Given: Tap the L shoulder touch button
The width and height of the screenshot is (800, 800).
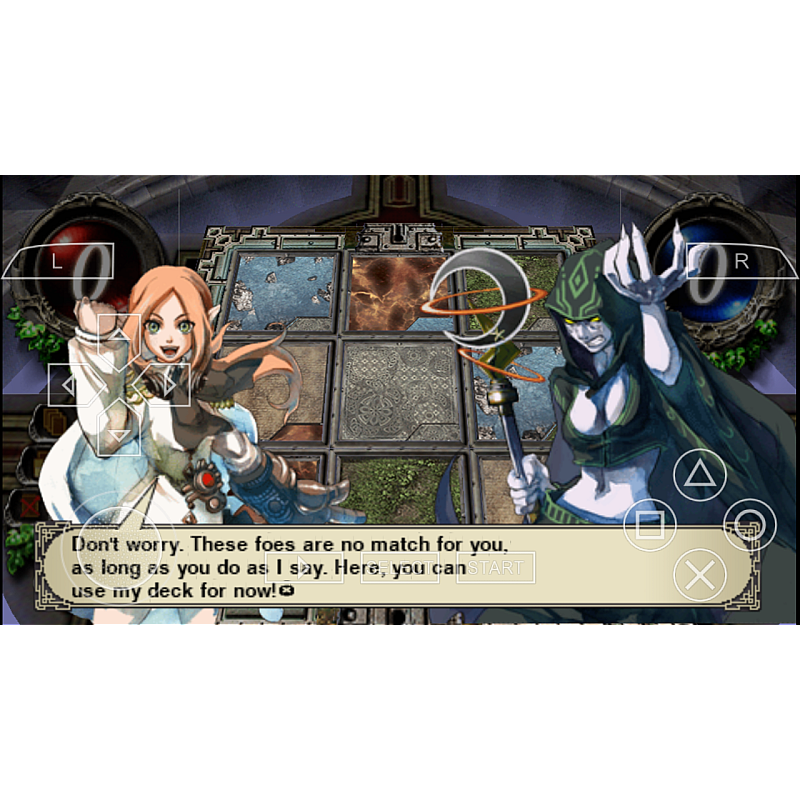Looking at the screenshot, I should (57, 261).
